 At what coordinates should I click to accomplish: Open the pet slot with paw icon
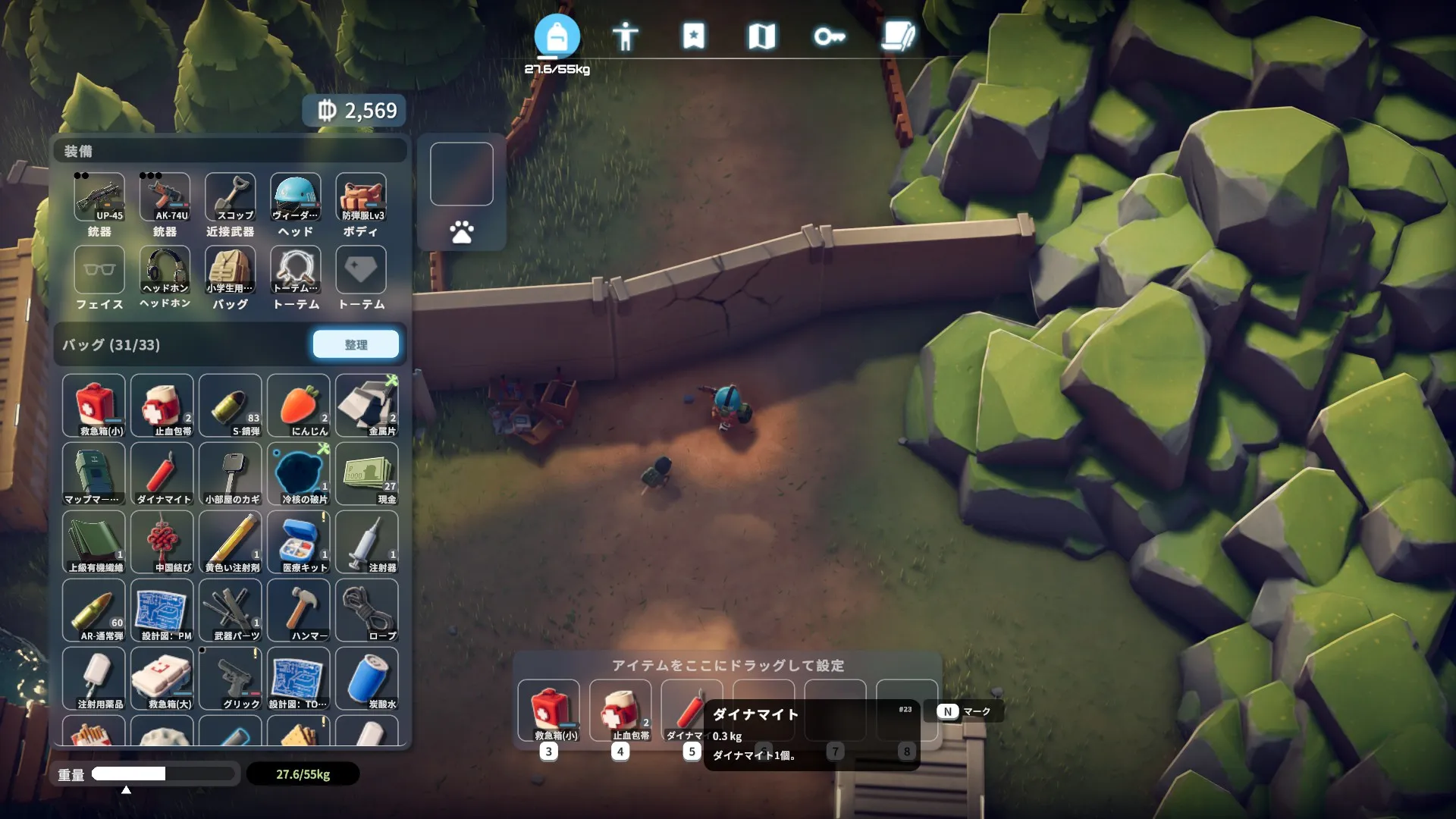462,232
